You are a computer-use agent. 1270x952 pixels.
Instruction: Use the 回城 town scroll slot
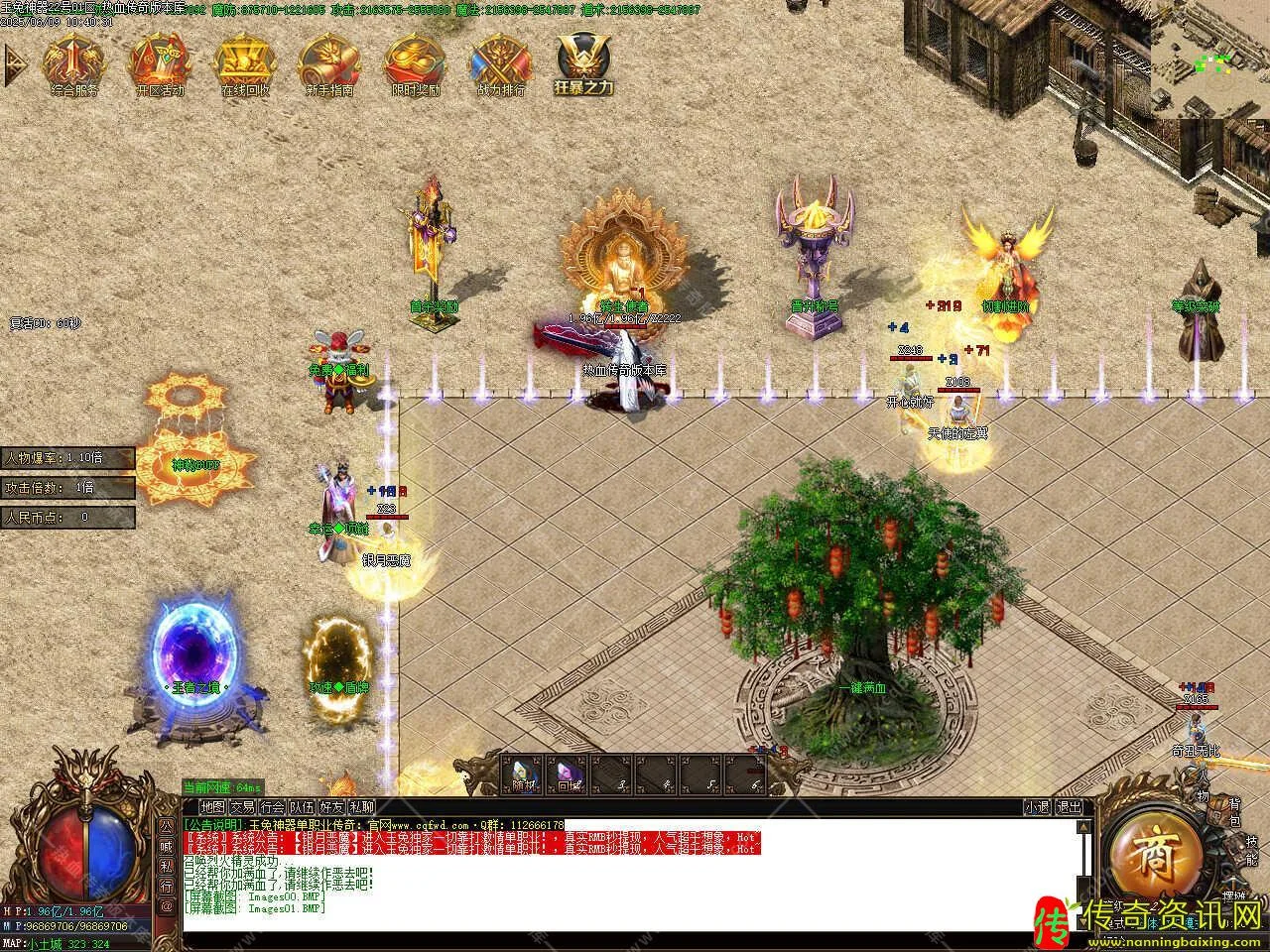(x=567, y=774)
